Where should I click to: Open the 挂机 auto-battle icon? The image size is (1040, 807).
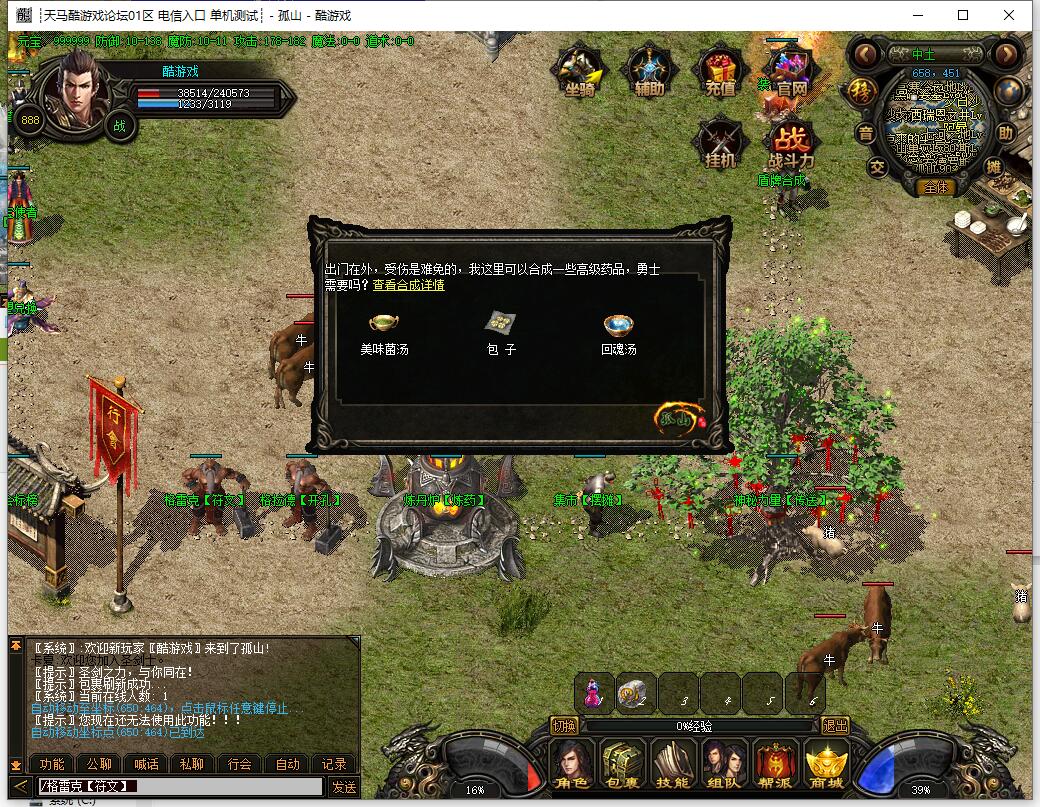[x=720, y=142]
